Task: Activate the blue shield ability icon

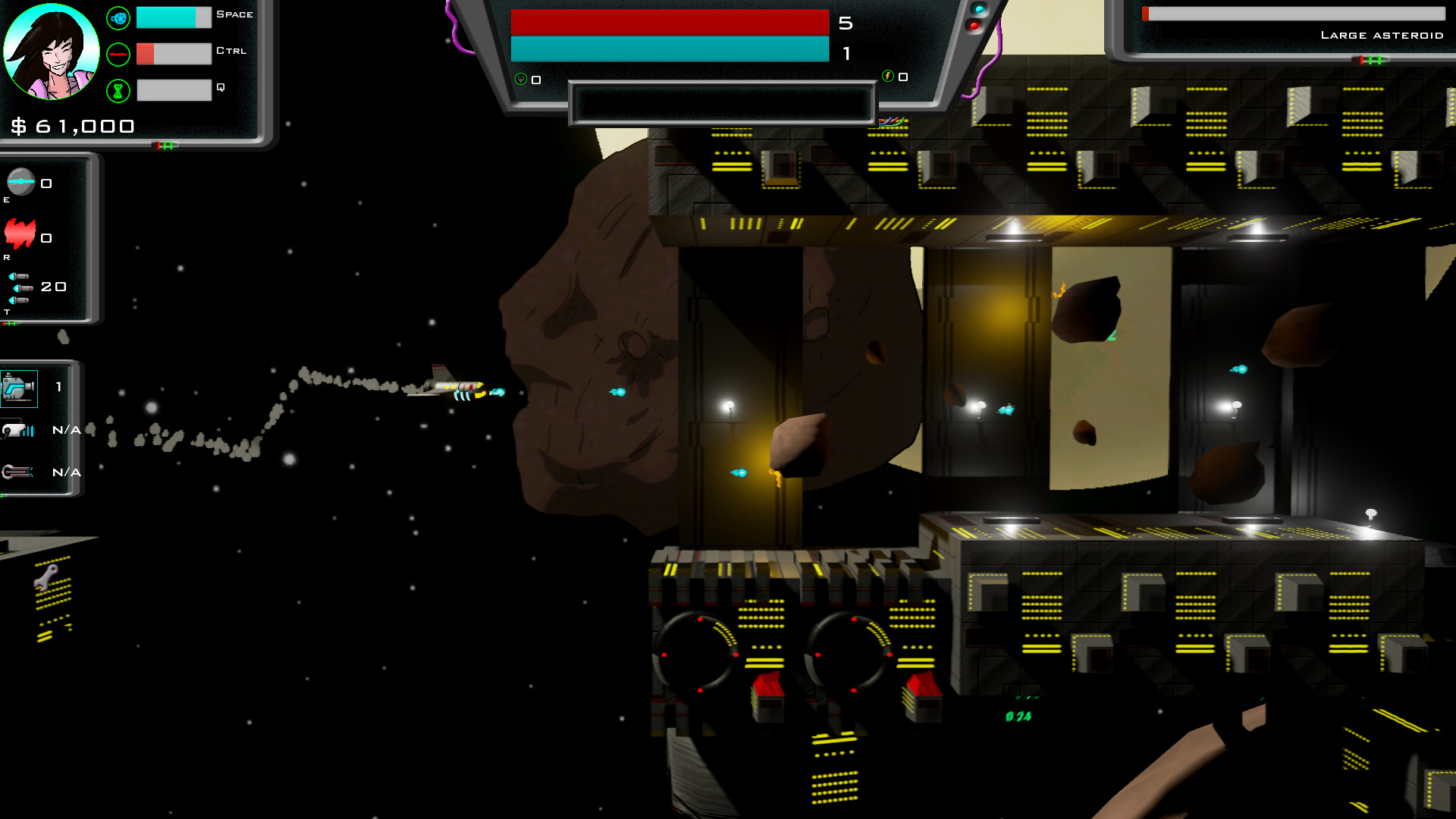Action: pos(118,18)
